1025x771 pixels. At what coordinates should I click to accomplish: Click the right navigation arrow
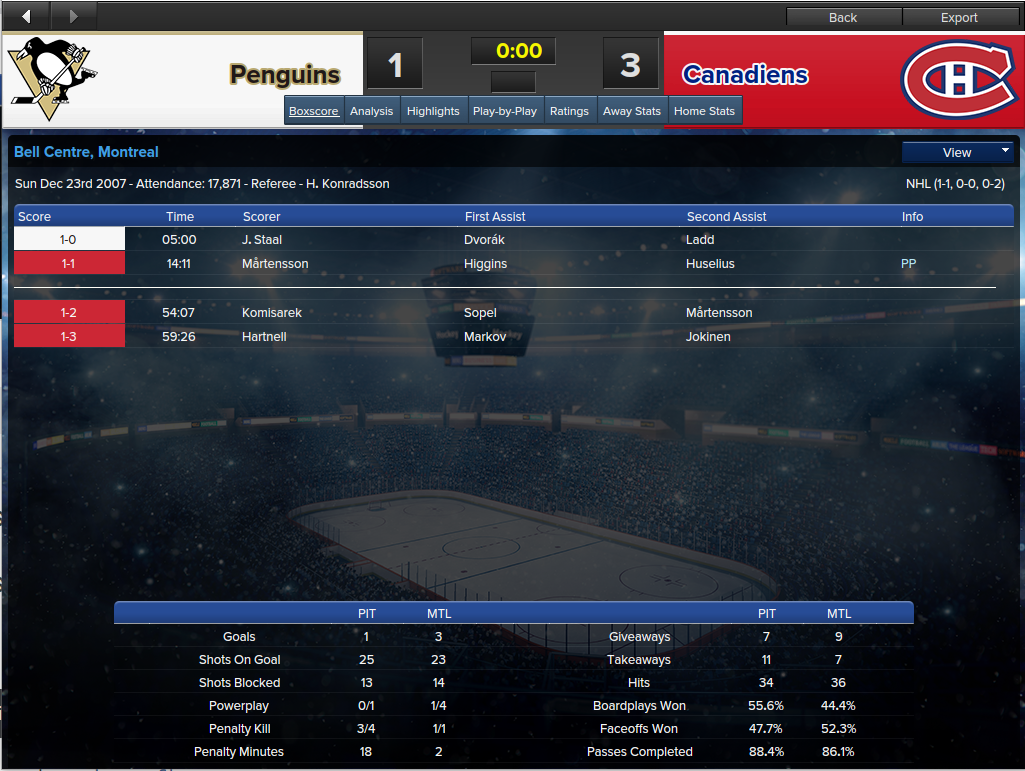[x=73, y=16]
